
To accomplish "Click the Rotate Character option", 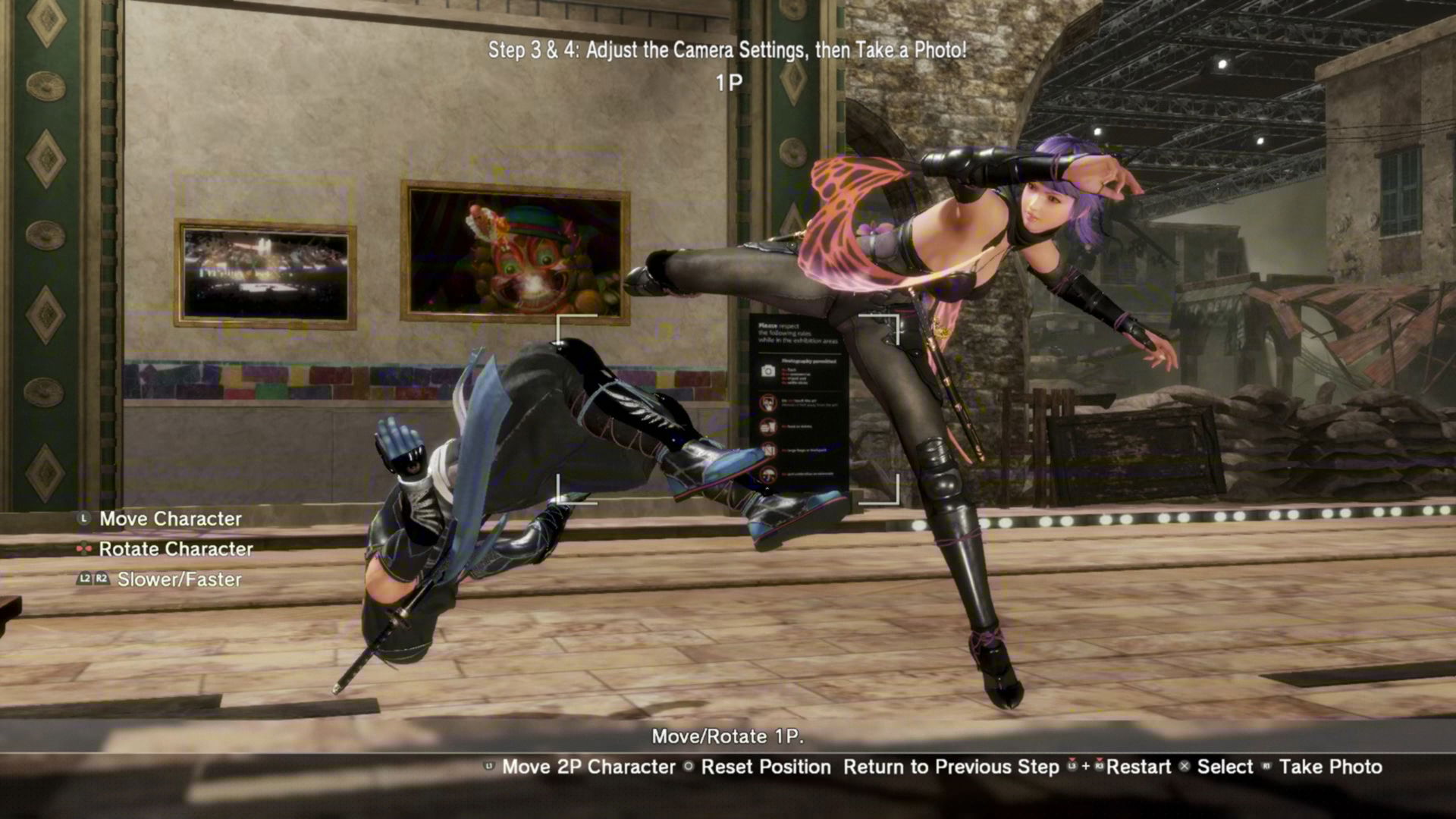I will point(176,549).
